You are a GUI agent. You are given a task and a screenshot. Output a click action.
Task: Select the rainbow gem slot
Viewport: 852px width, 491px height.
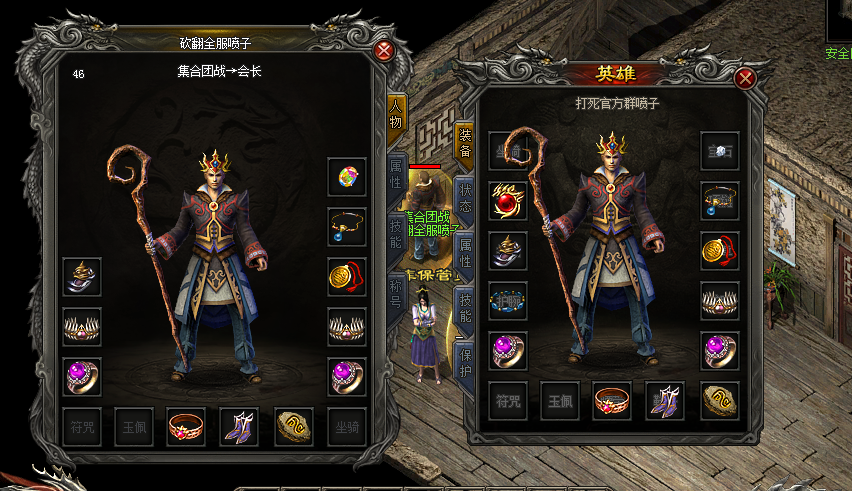[347, 177]
